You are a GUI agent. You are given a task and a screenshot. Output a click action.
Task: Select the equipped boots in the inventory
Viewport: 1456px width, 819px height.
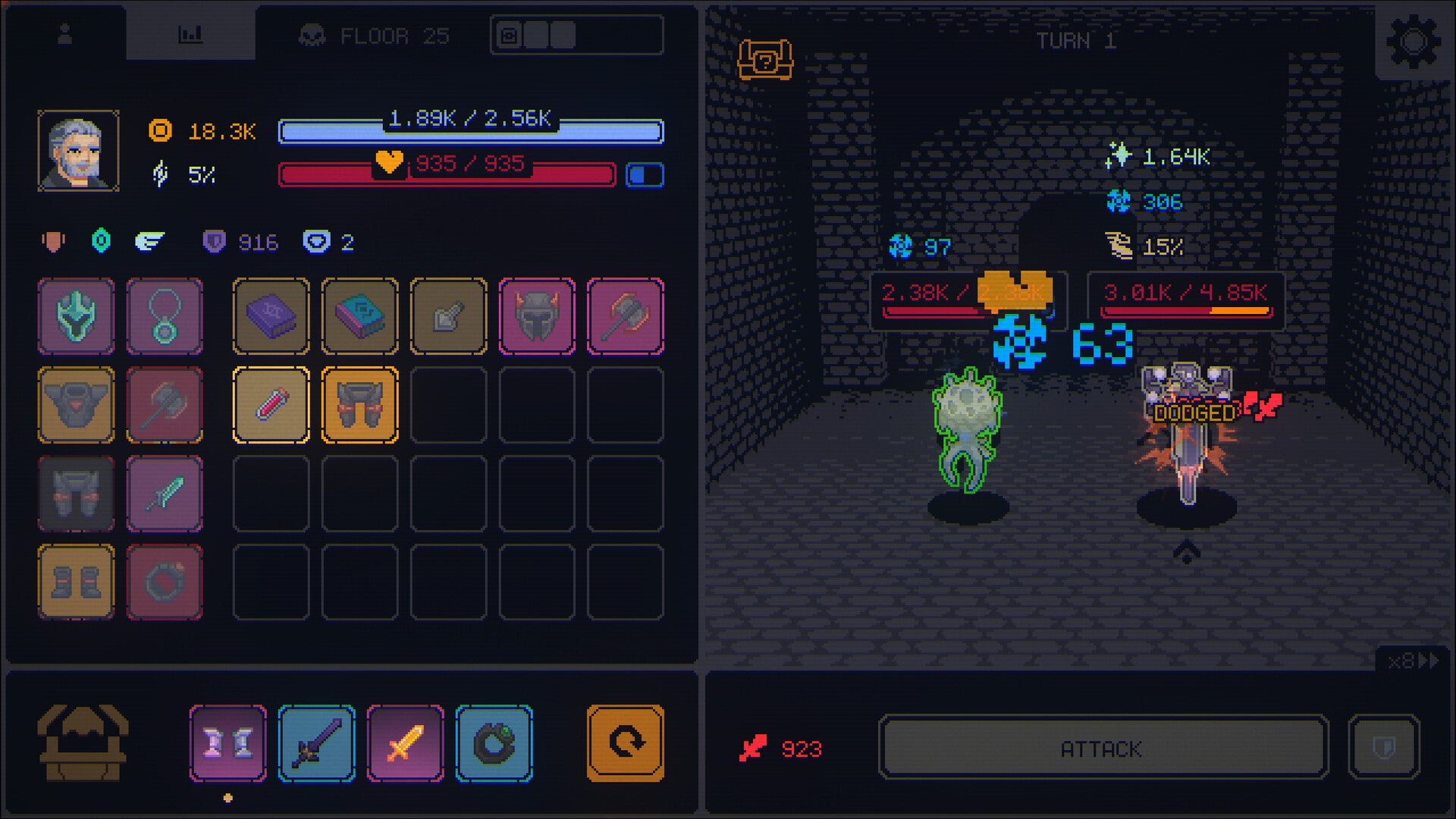(76, 582)
